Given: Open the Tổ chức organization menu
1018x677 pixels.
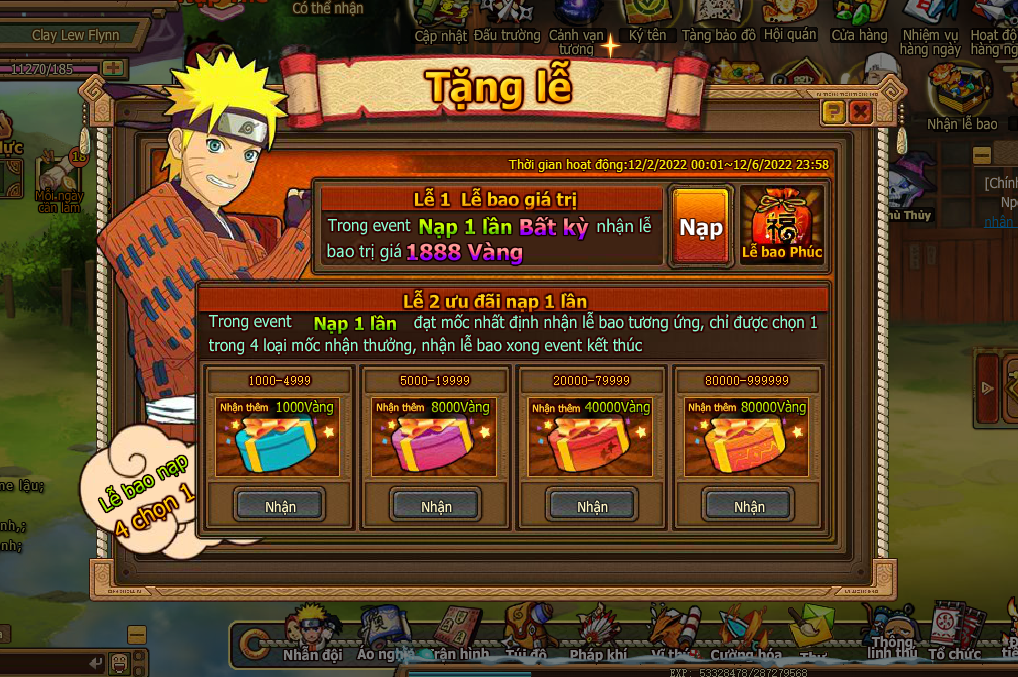Looking at the screenshot, I should [x=954, y=633].
